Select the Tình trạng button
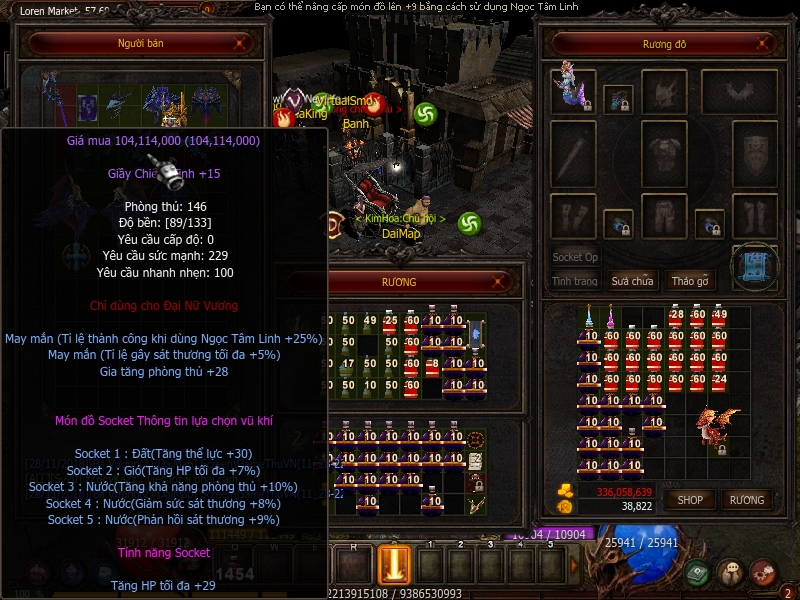 pos(575,281)
